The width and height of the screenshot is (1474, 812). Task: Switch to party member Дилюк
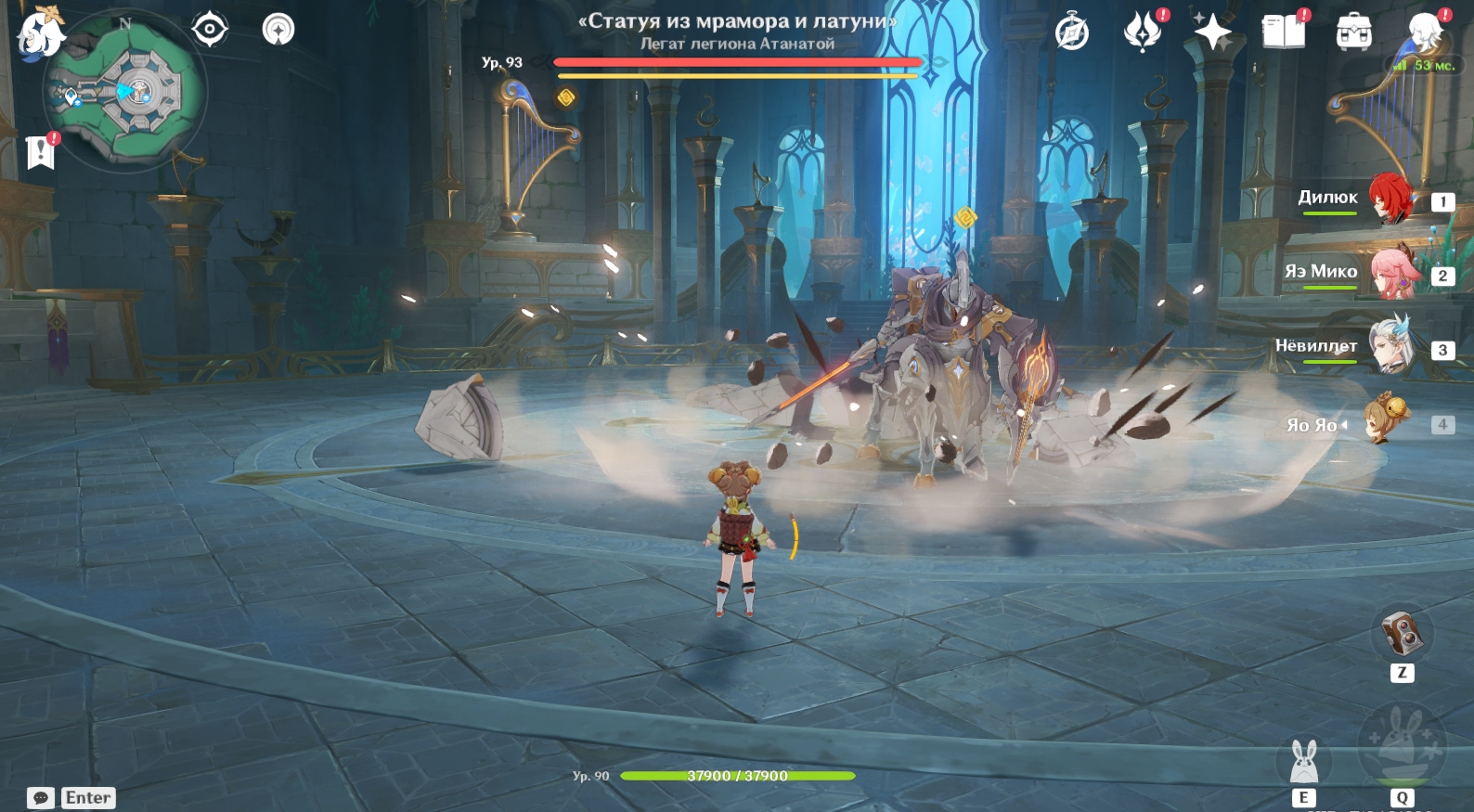pyautogui.click(x=1391, y=198)
